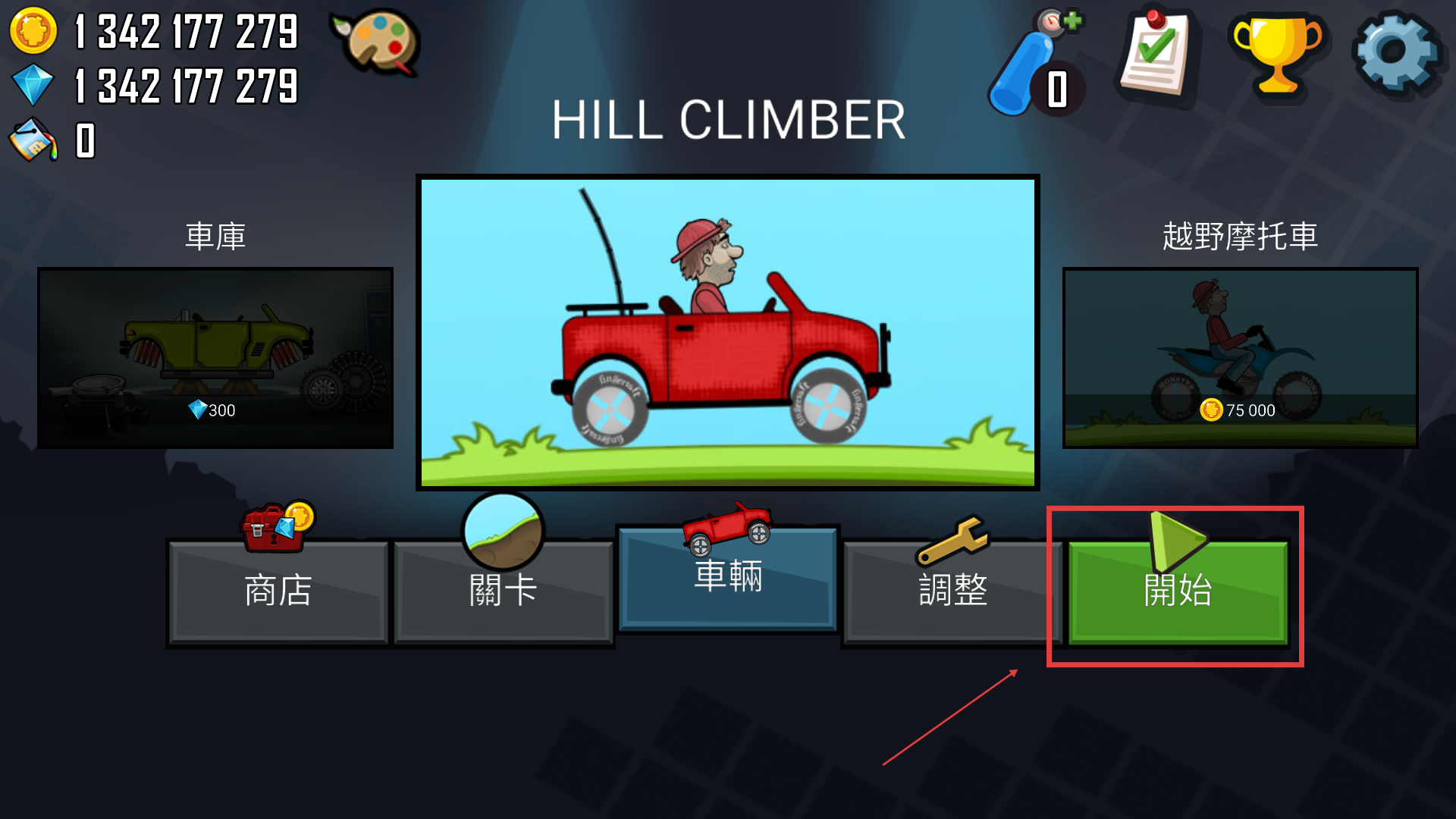Viewport: 1456px width, 819px height.
Task: Start the game with green 開始 button
Action: pos(1177,591)
